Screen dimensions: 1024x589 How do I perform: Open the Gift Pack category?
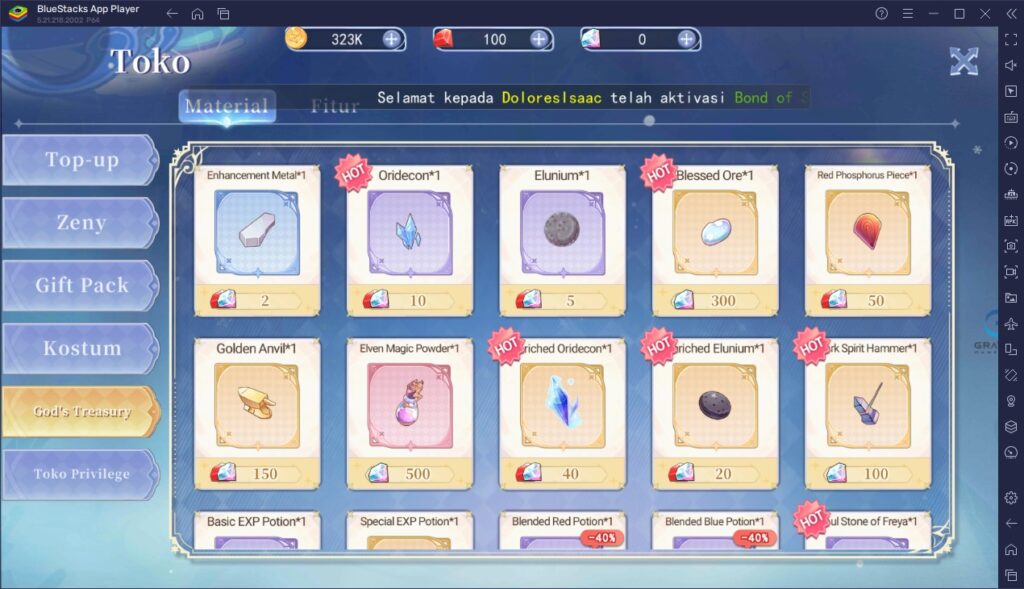pyautogui.click(x=81, y=286)
